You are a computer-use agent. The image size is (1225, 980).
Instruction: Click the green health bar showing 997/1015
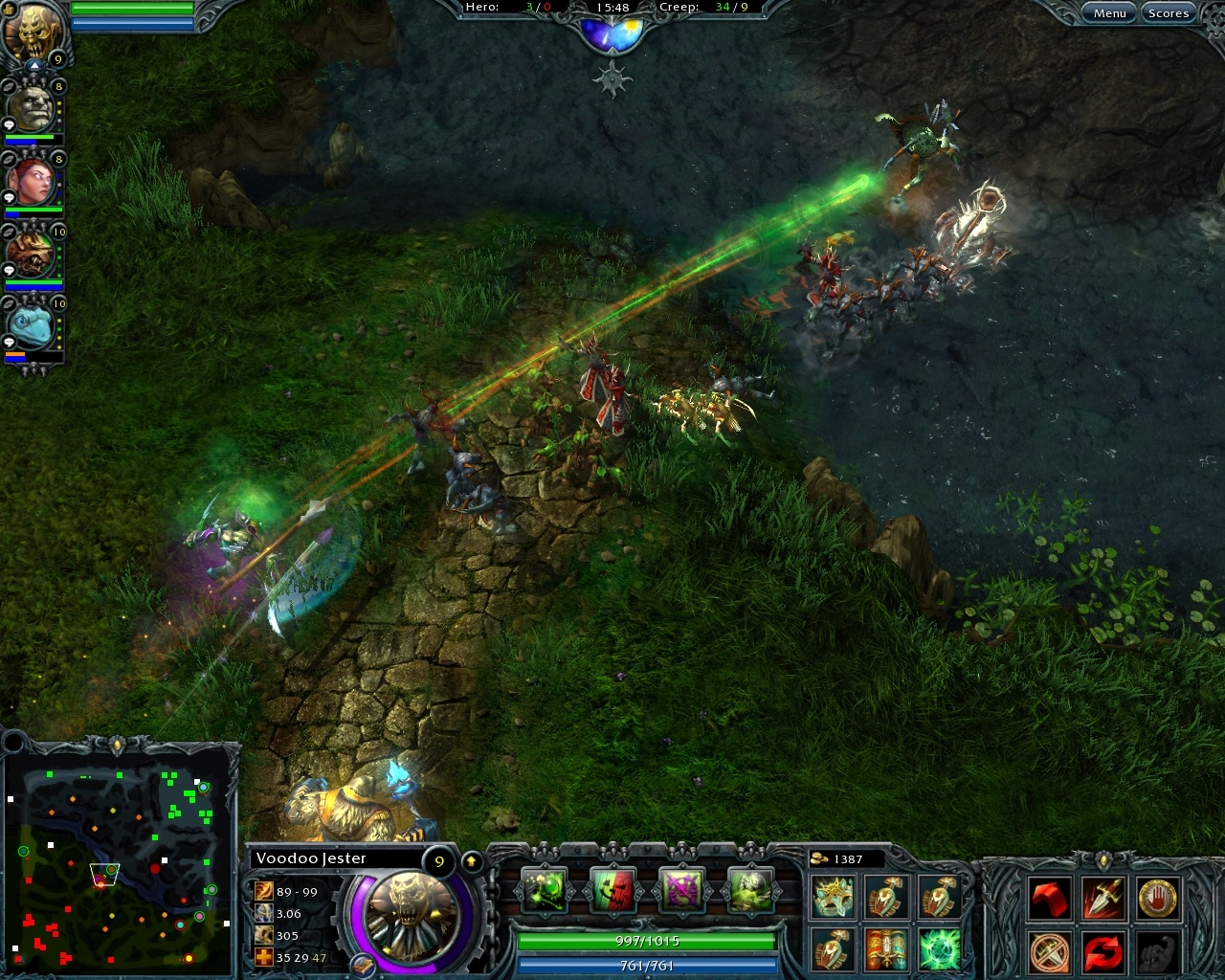(x=647, y=941)
